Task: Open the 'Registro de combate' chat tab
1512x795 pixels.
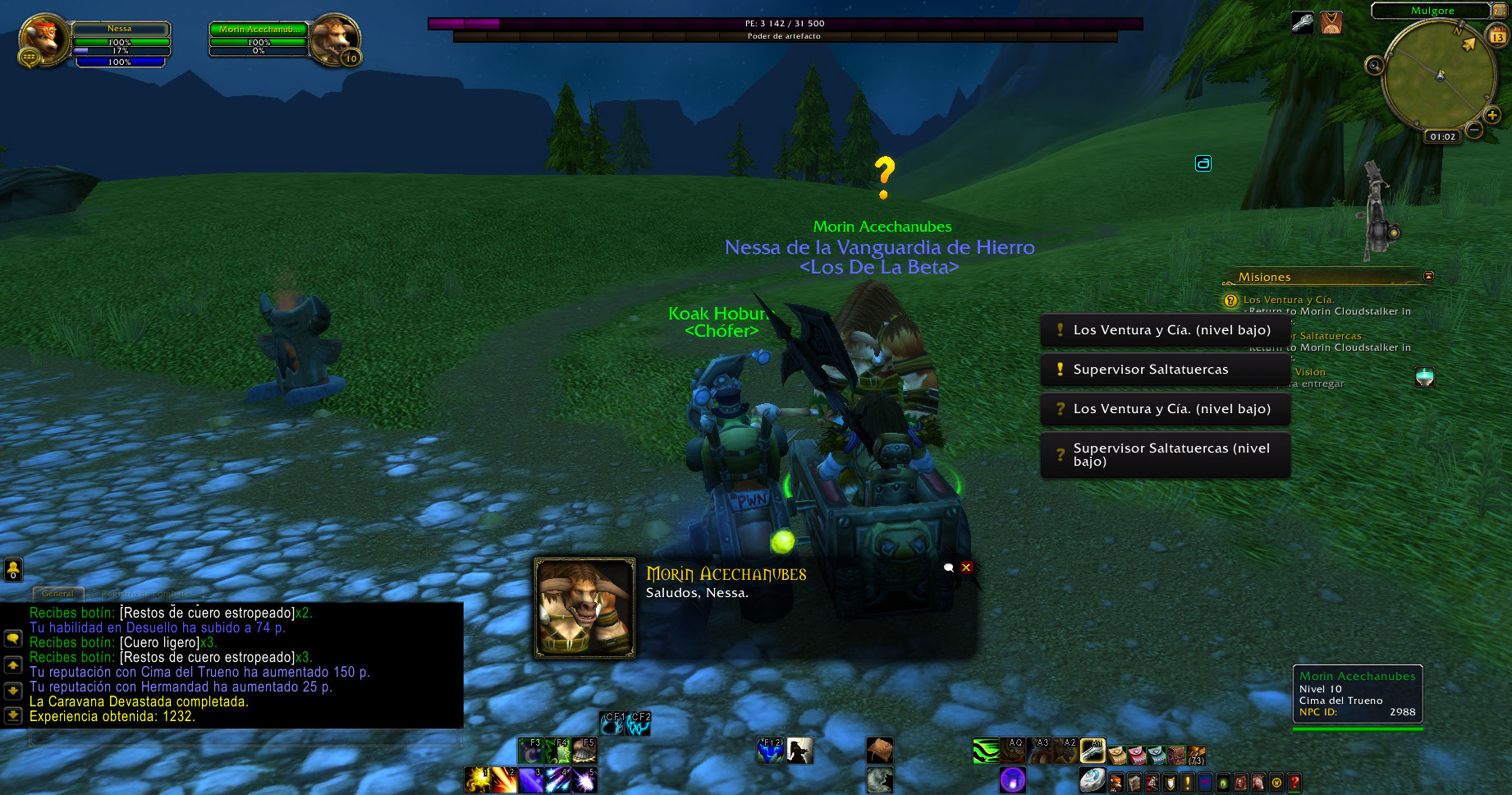Action: coord(146,593)
